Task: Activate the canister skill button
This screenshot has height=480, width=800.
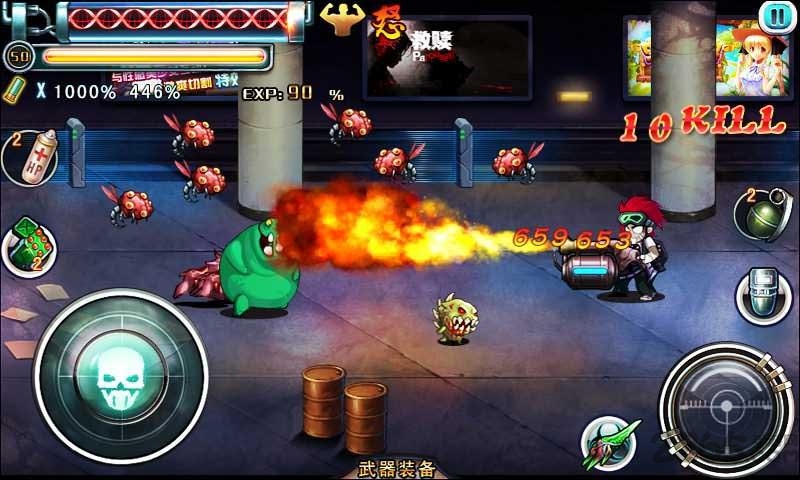Action: tap(765, 294)
